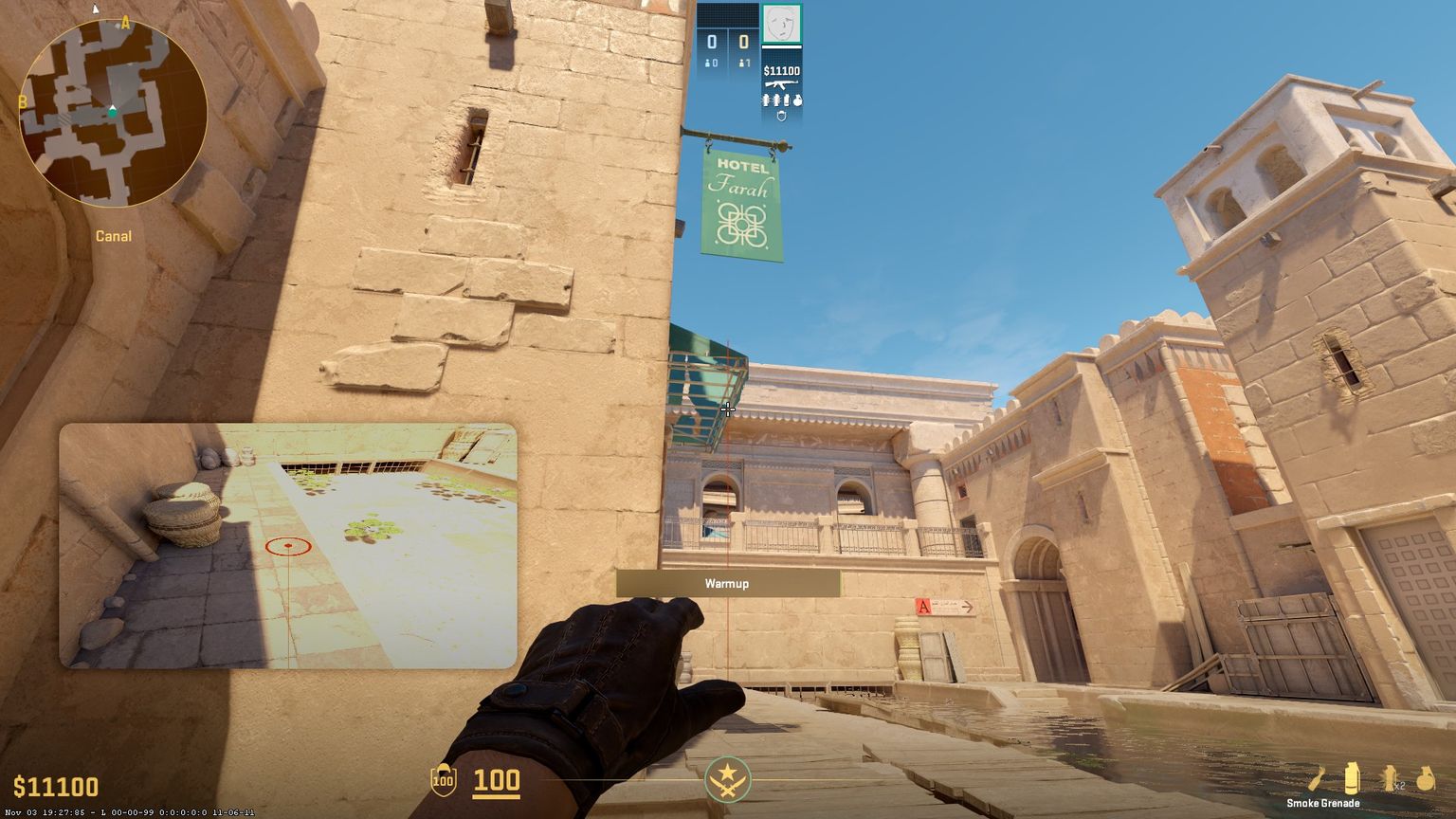The height and width of the screenshot is (819, 1456).
Task: Select bombsite B marker on the minimap
Action: 21,100
